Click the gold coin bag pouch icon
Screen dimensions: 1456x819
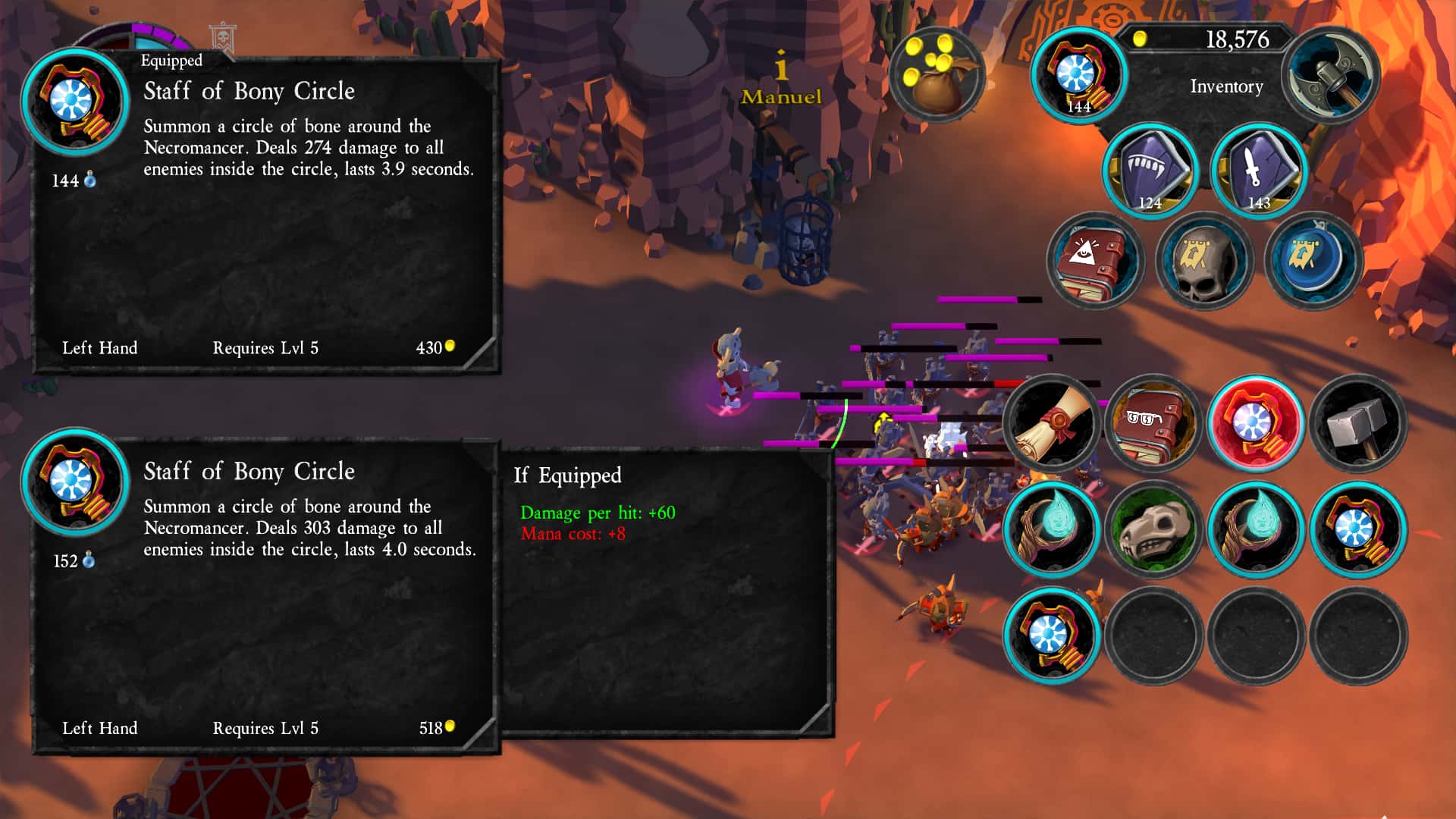click(x=938, y=74)
